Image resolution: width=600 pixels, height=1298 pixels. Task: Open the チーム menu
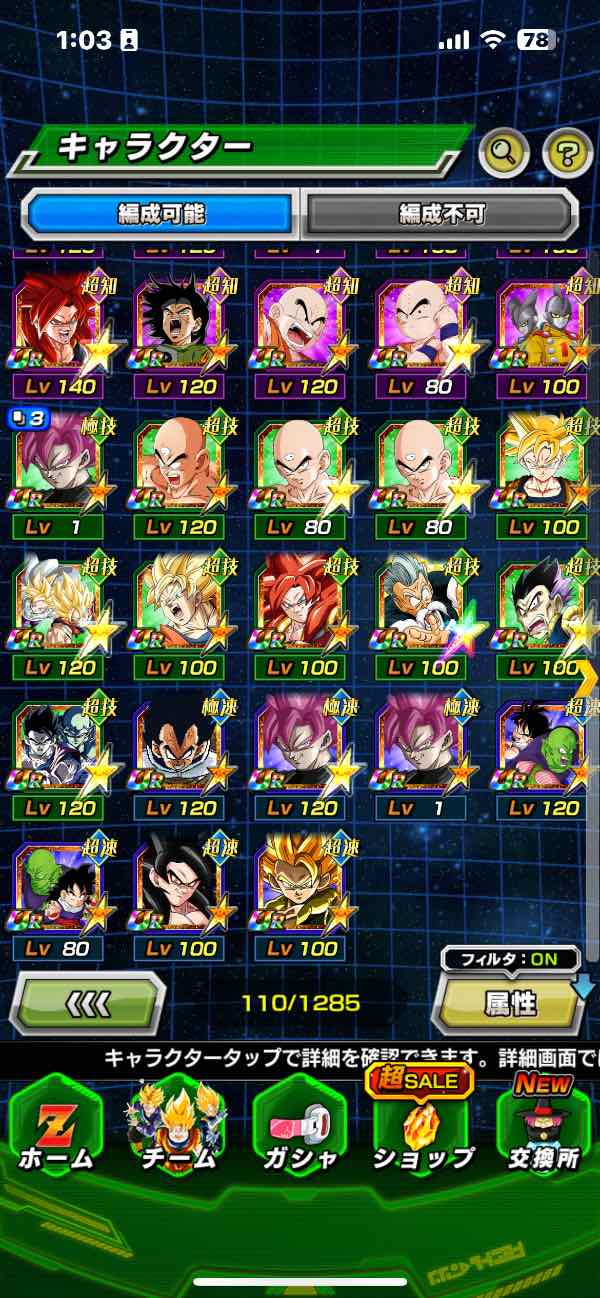pyautogui.click(x=176, y=1127)
